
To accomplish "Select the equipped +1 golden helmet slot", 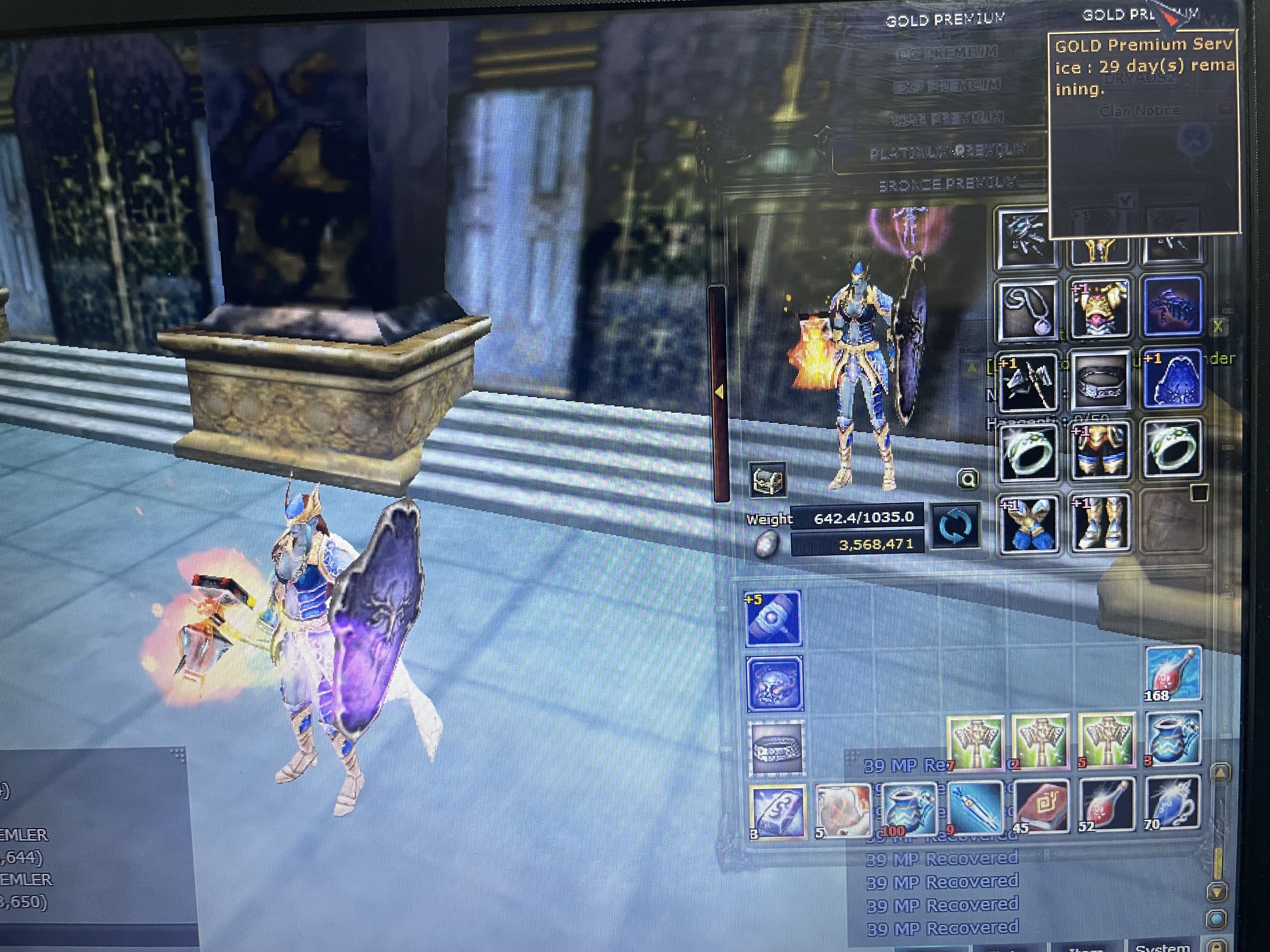I will 1100,310.
